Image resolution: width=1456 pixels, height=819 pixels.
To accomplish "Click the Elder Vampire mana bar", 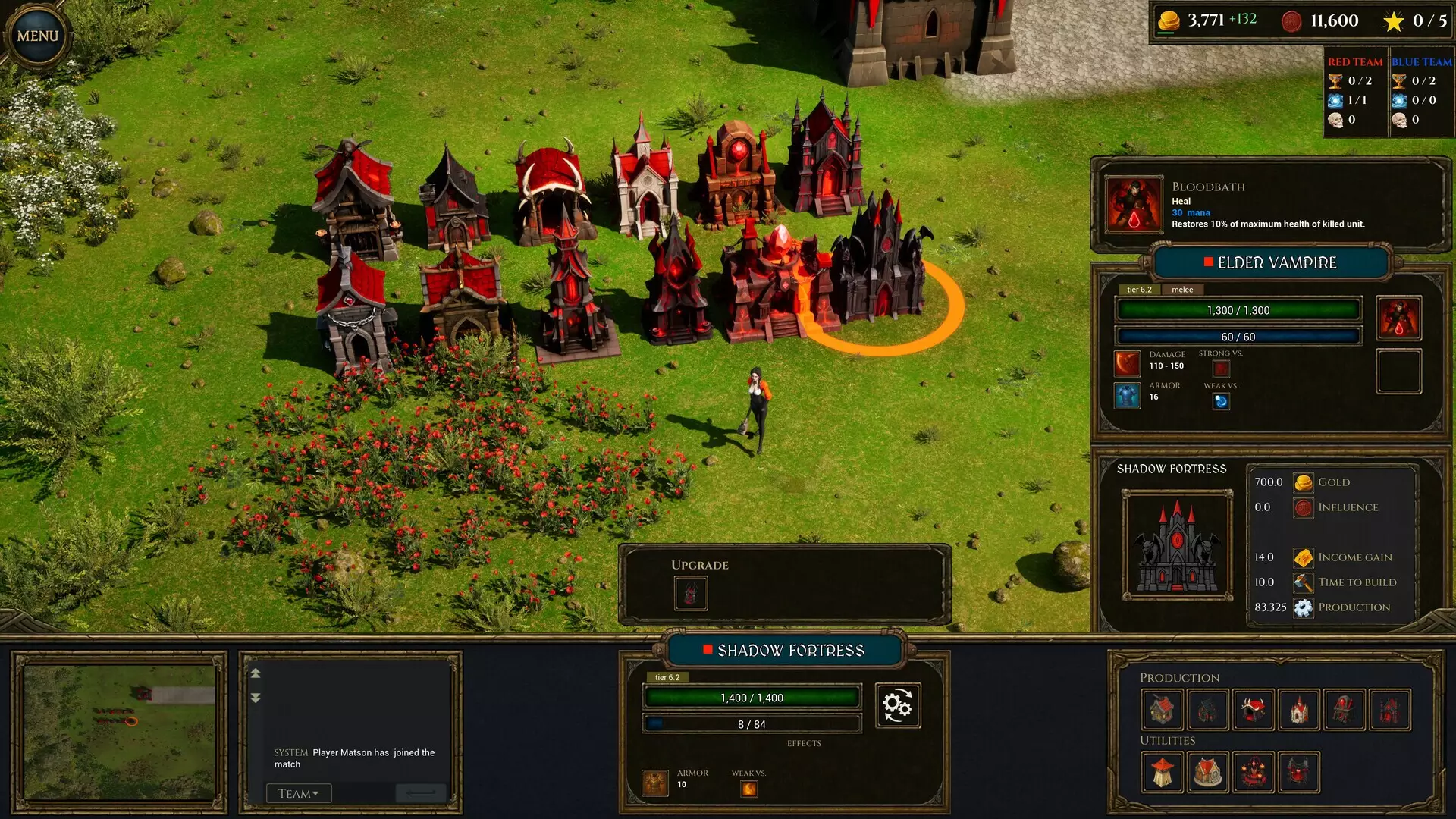I will (x=1237, y=336).
